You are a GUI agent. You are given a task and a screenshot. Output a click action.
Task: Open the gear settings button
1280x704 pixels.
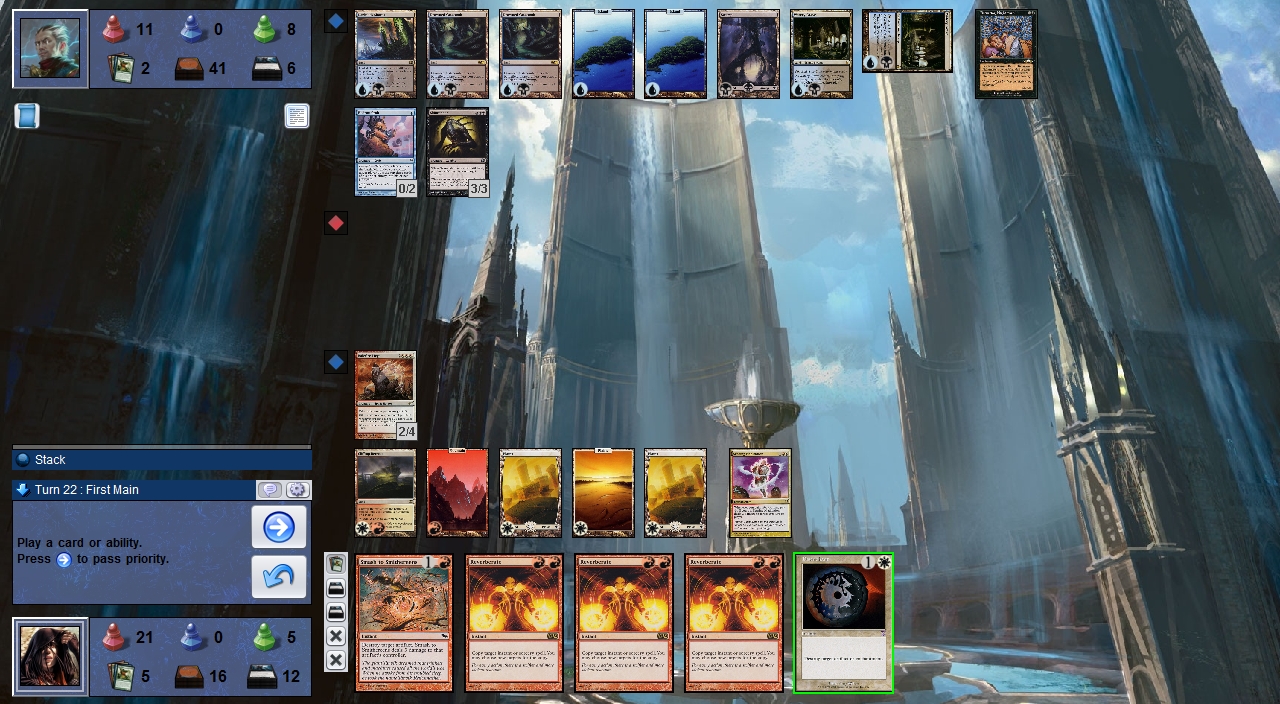297,490
